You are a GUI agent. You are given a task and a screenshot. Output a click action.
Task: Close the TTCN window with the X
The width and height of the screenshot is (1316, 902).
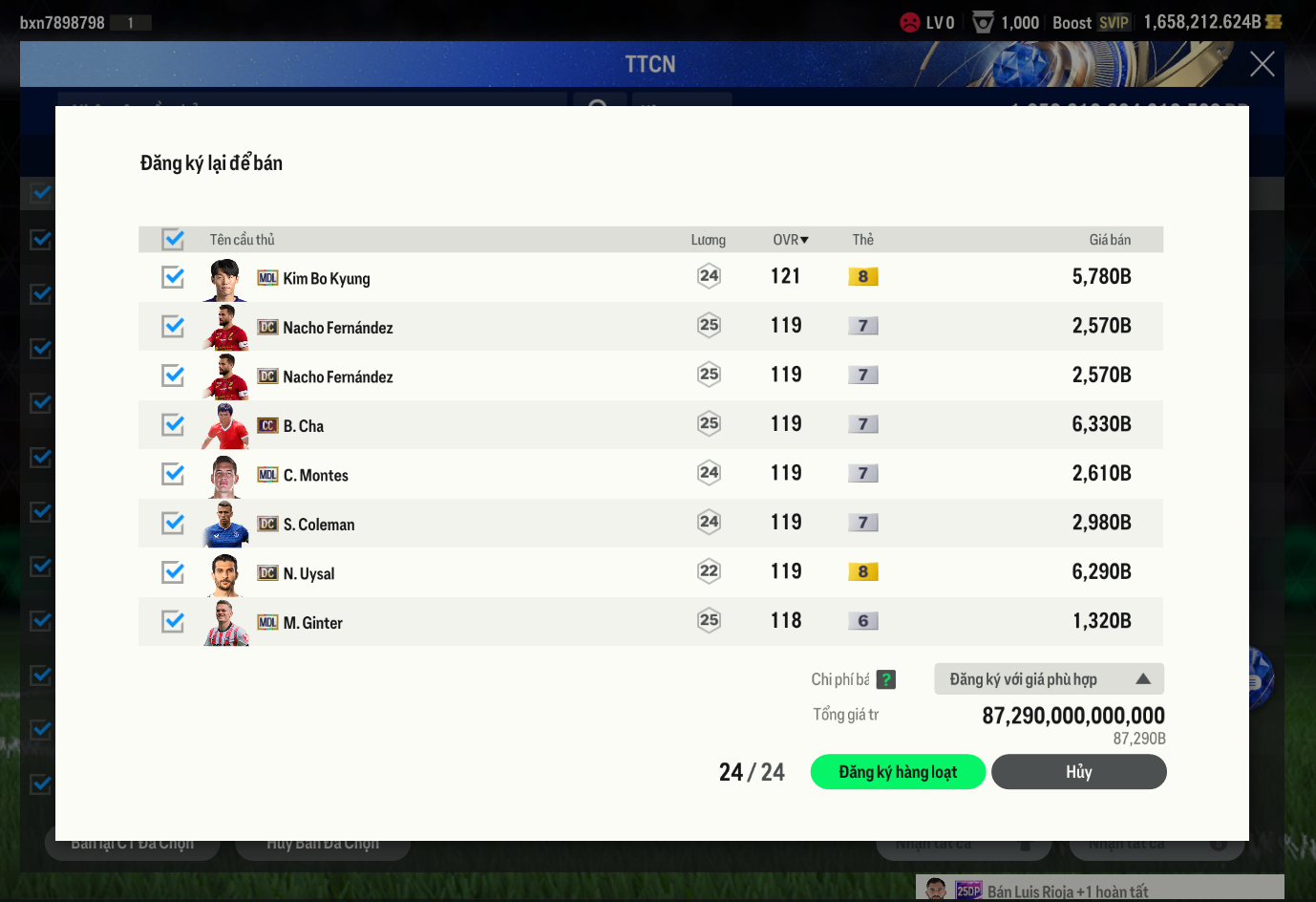1262,64
